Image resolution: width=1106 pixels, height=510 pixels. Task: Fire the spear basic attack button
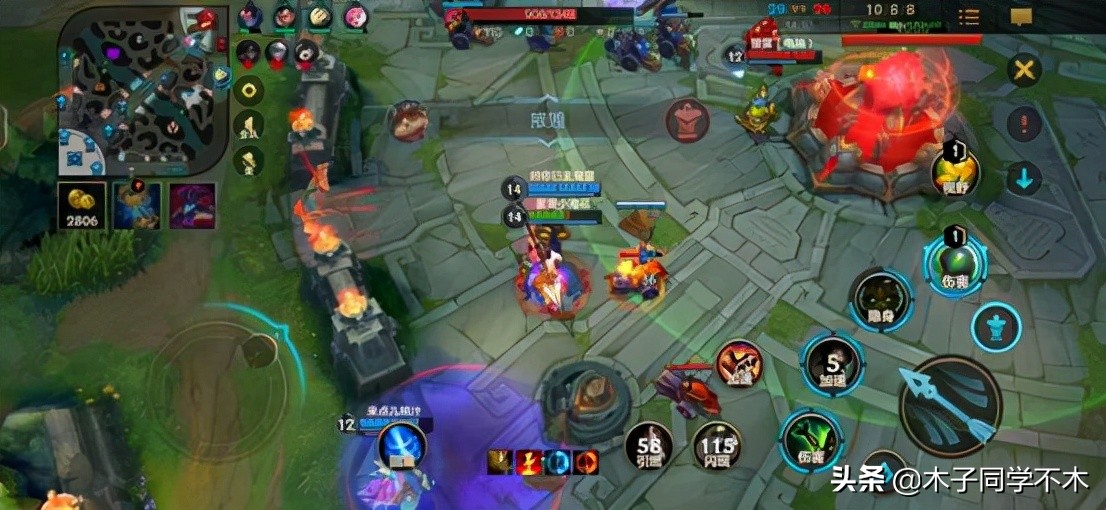coord(948,405)
